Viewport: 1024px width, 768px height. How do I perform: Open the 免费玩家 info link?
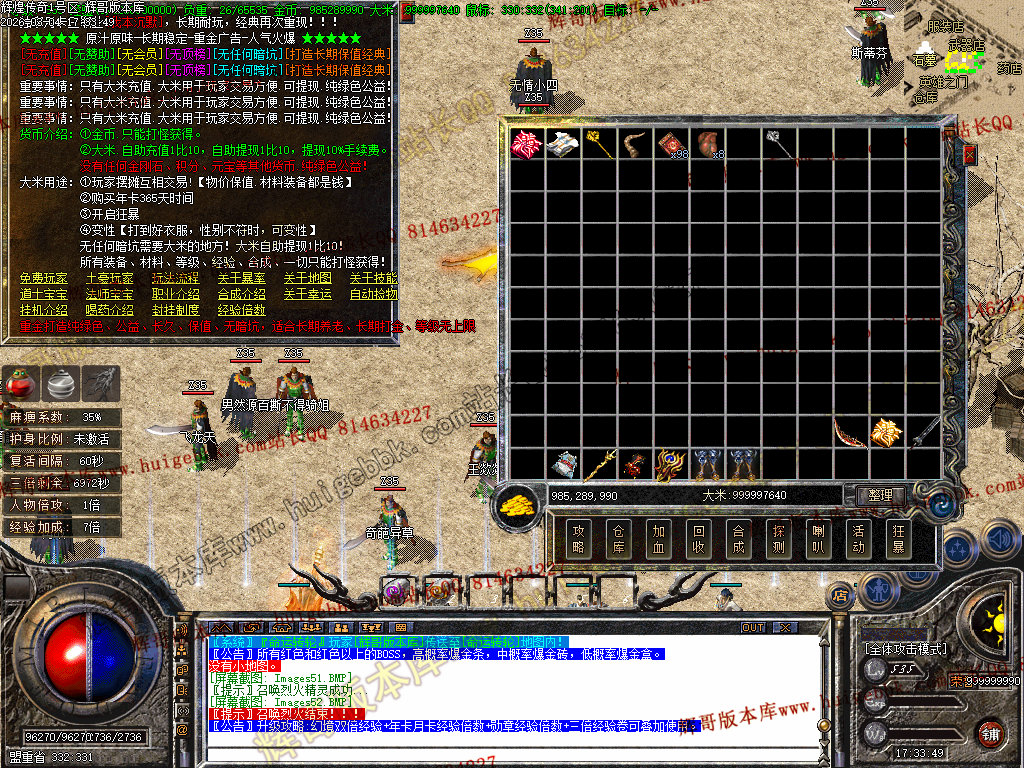pos(43,278)
